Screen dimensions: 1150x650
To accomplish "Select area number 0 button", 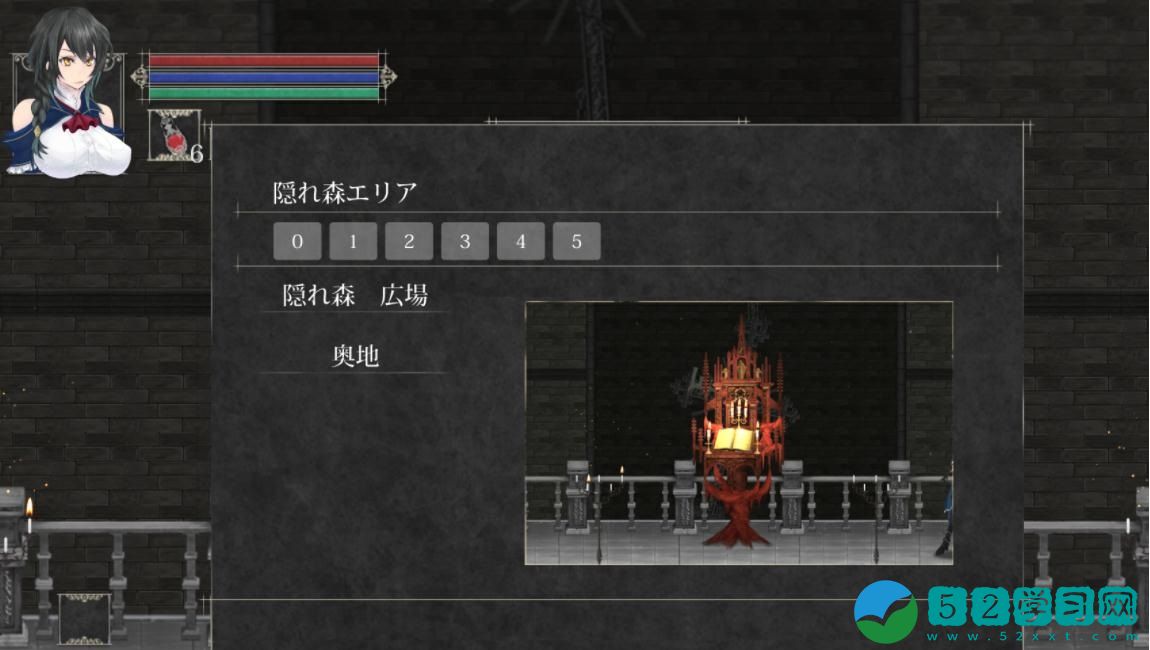I will click(297, 242).
